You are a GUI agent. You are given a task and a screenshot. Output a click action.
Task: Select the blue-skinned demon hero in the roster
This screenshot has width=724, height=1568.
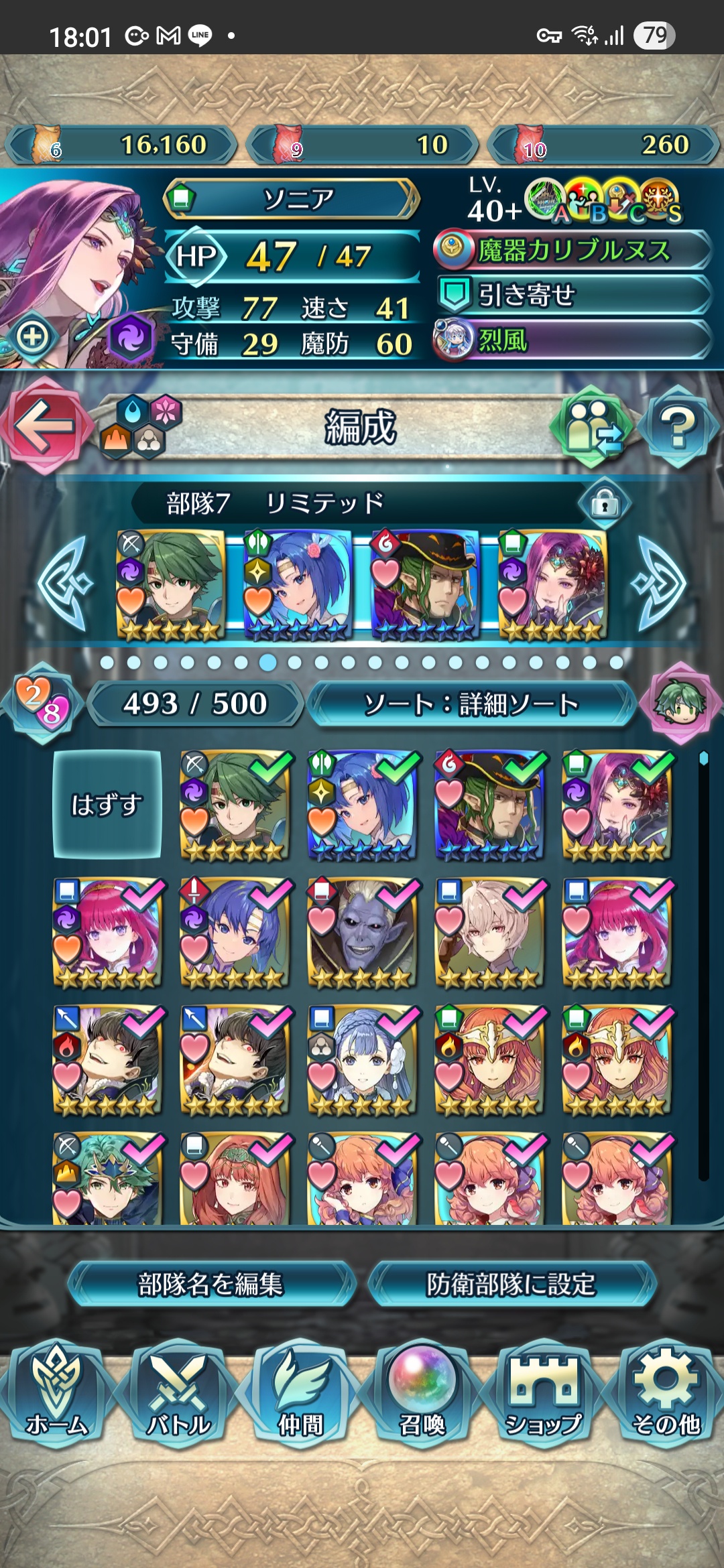(362, 932)
